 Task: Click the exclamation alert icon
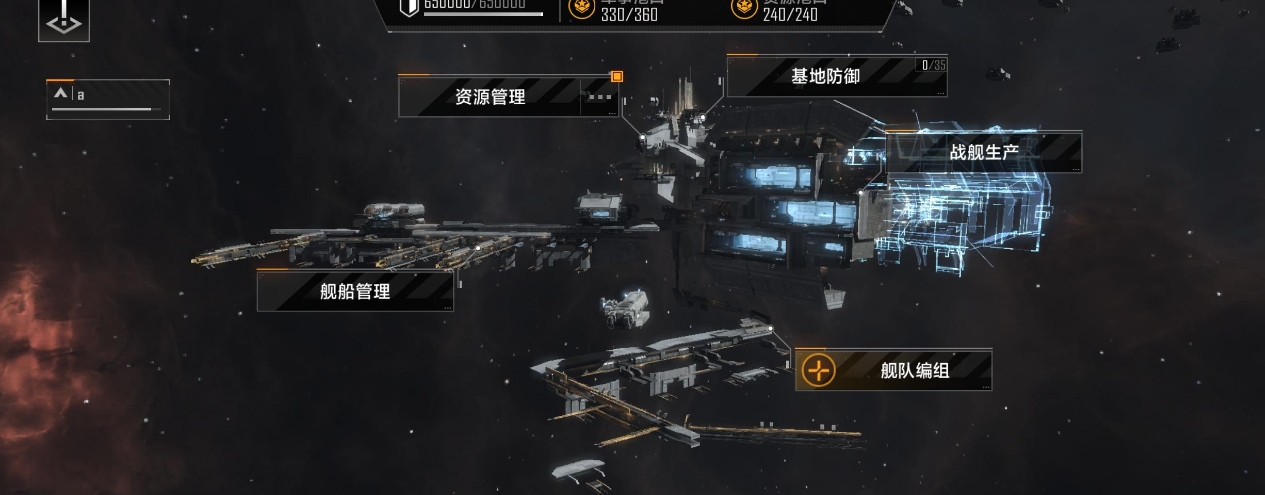pyautogui.click(x=64, y=19)
